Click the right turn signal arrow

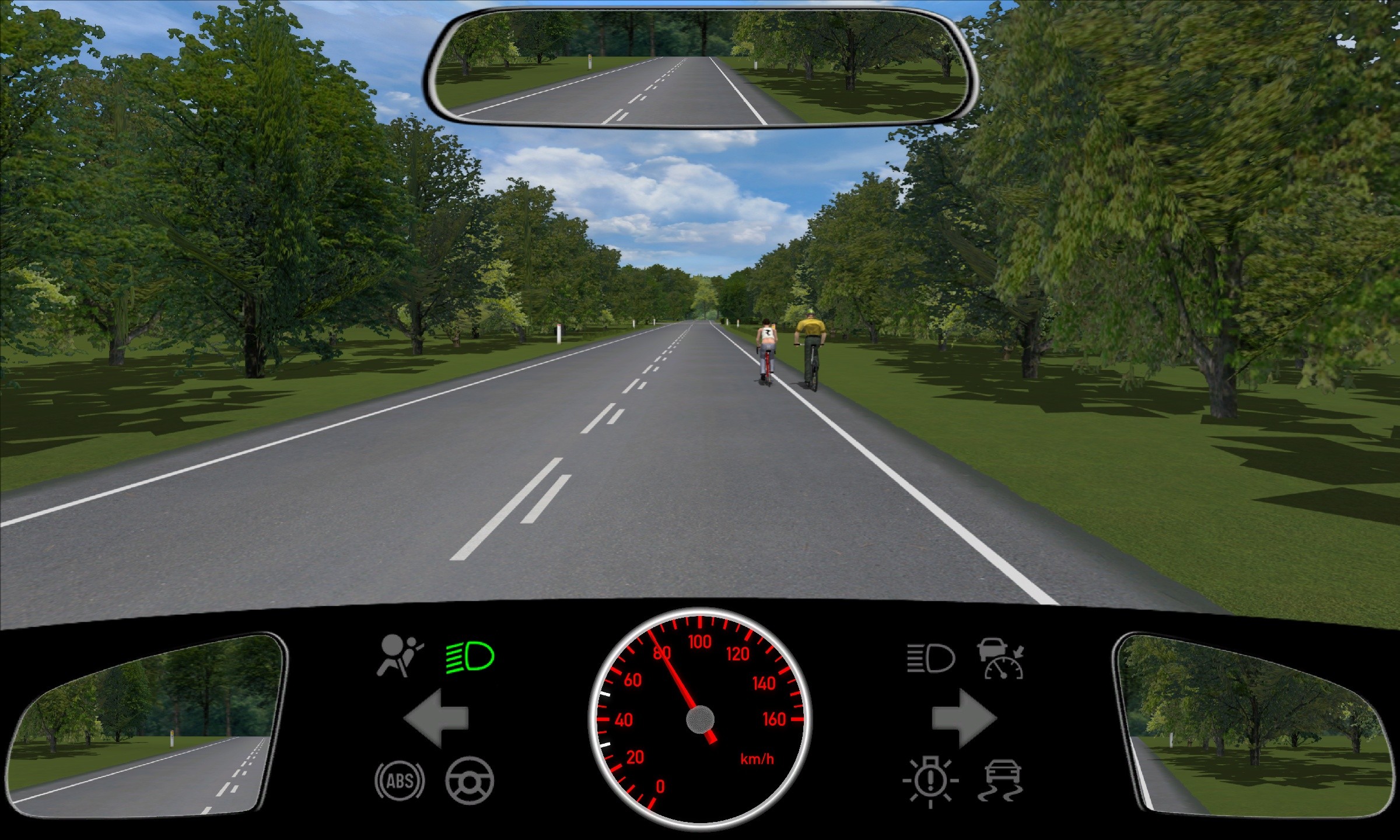(964, 718)
